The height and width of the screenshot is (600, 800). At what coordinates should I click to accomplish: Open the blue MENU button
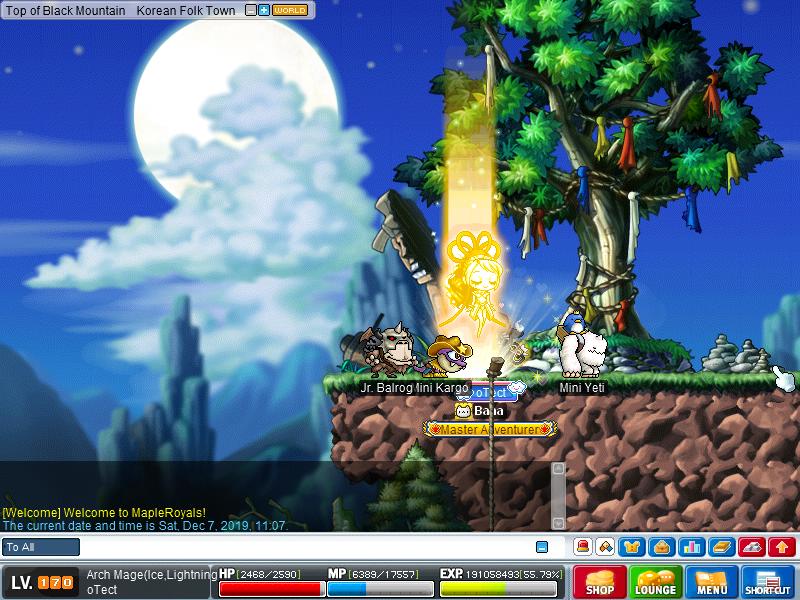coord(712,582)
